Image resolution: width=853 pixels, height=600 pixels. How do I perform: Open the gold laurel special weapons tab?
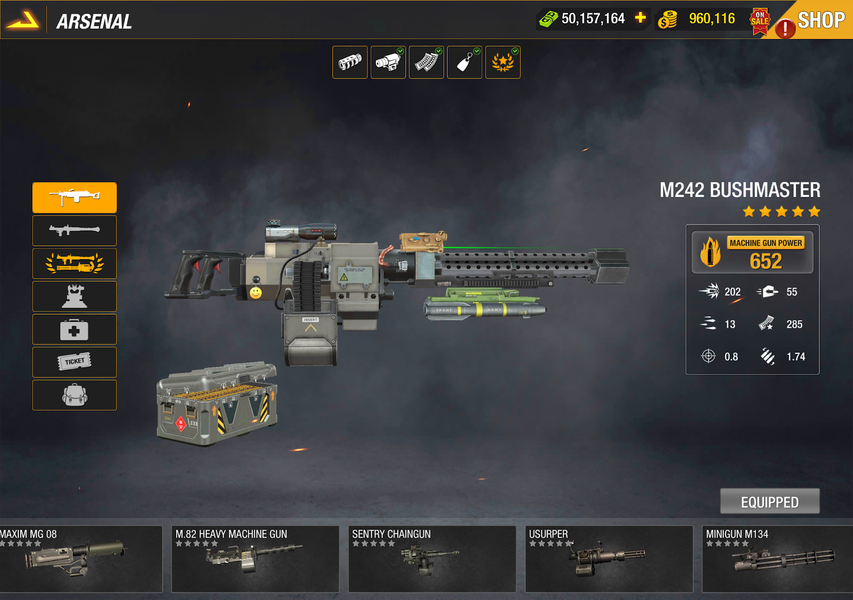(x=74, y=264)
